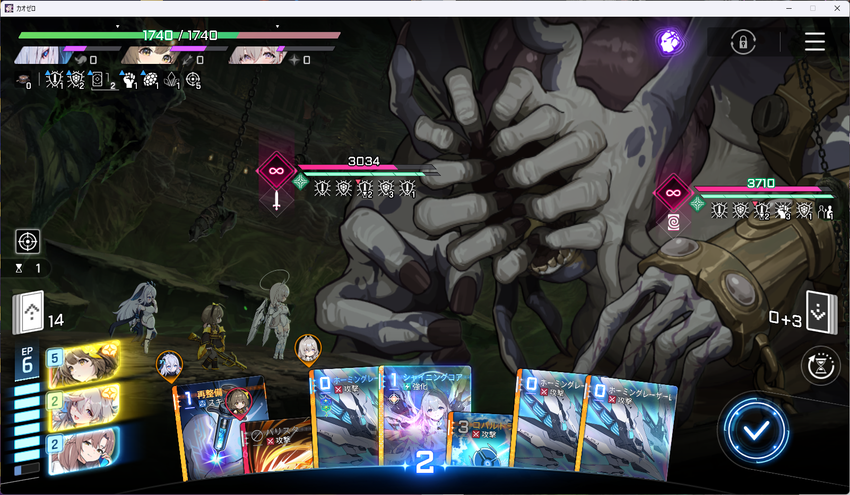Image resolution: width=850 pixels, height=495 pixels.
Task: Minimize the game window
Action: pyautogui.click(x=786, y=7)
